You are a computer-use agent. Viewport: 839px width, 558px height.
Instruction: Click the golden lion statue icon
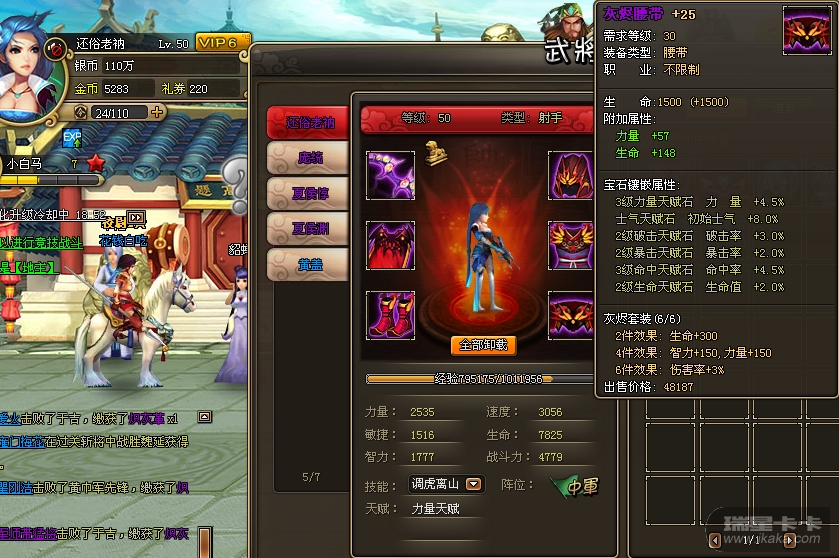point(436,153)
